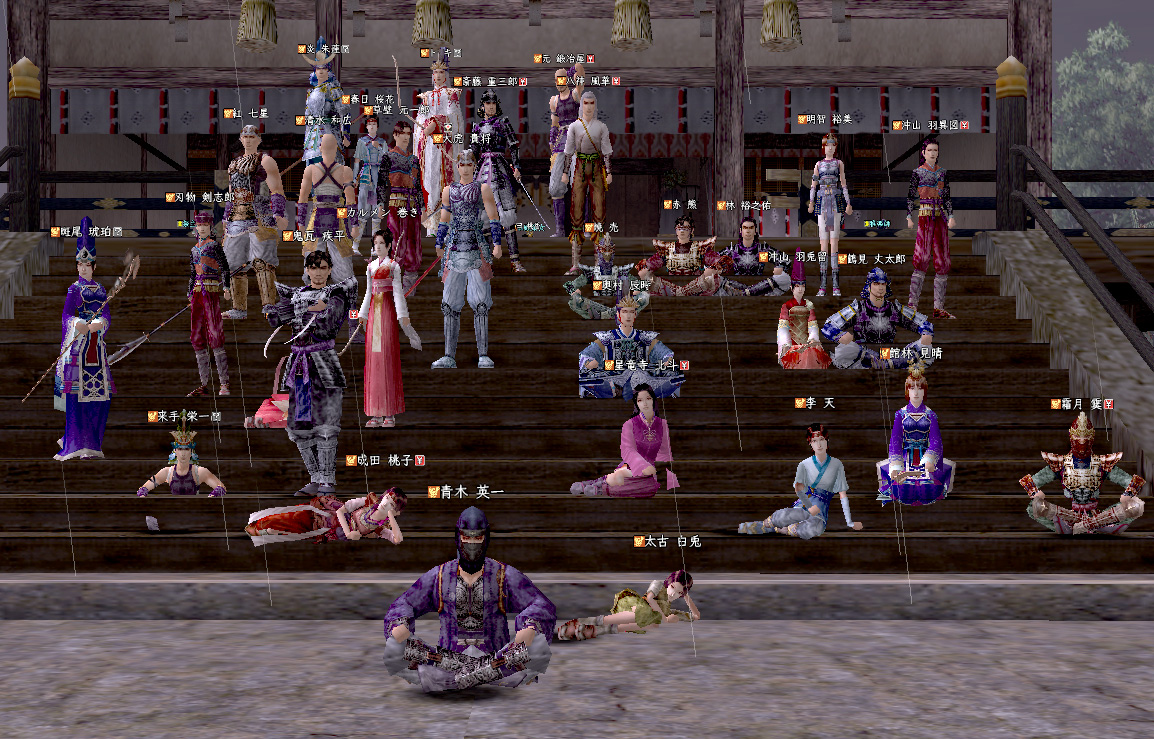Choose the 明智 裕美 player nameplate
The image size is (1154, 739).
click(830, 119)
